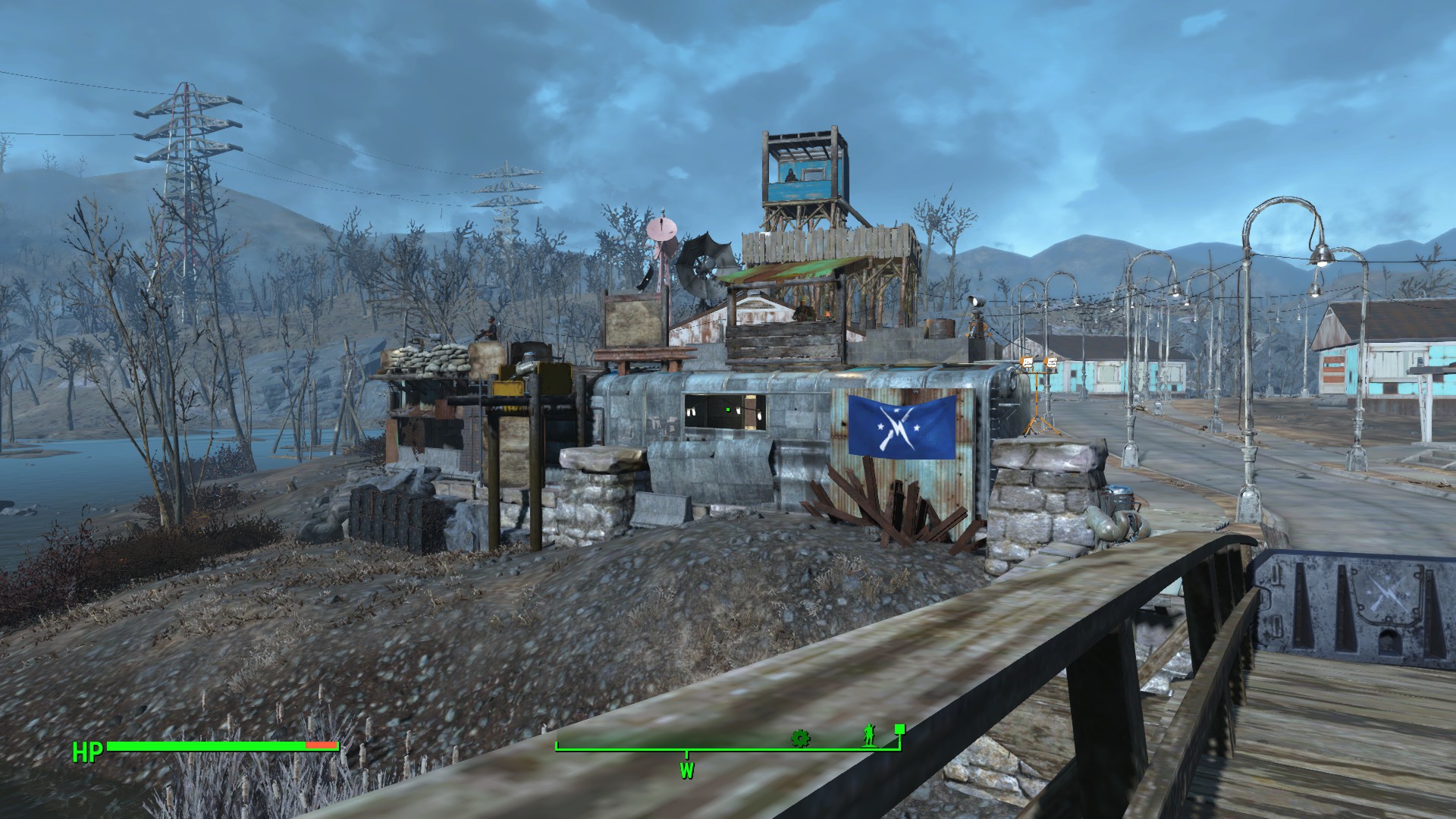Click the W heading on the compass
Viewport: 1456px width, 819px height.
click(687, 772)
